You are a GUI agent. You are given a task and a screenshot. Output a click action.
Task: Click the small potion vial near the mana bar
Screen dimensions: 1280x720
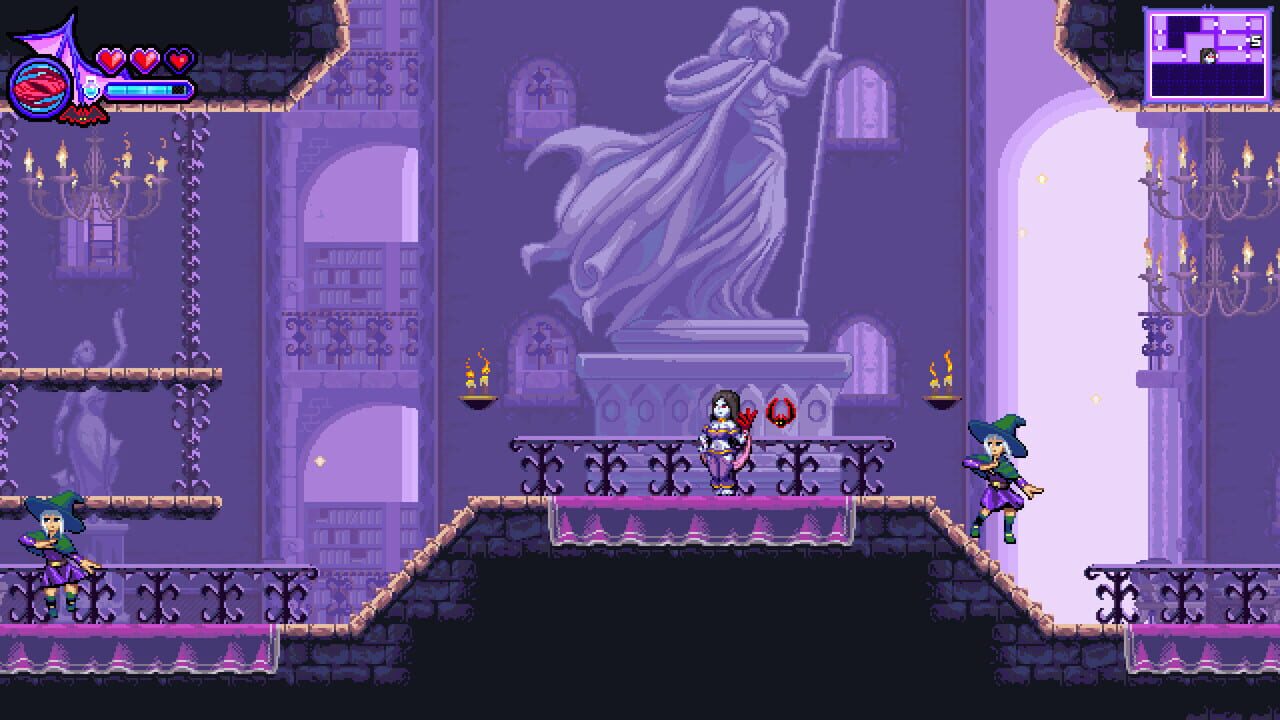91,89
